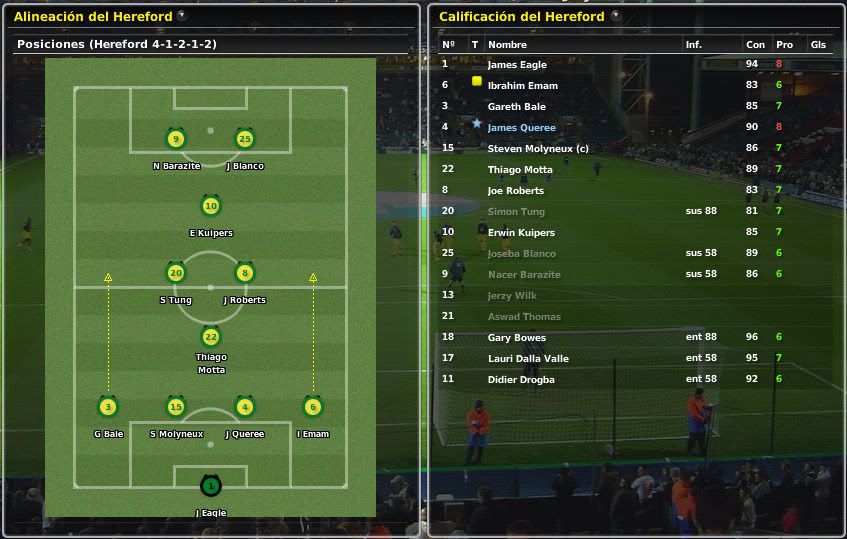Open the Alineación del Hereford dropdown
This screenshot has height=539, width=847.
tap(181, 16)
